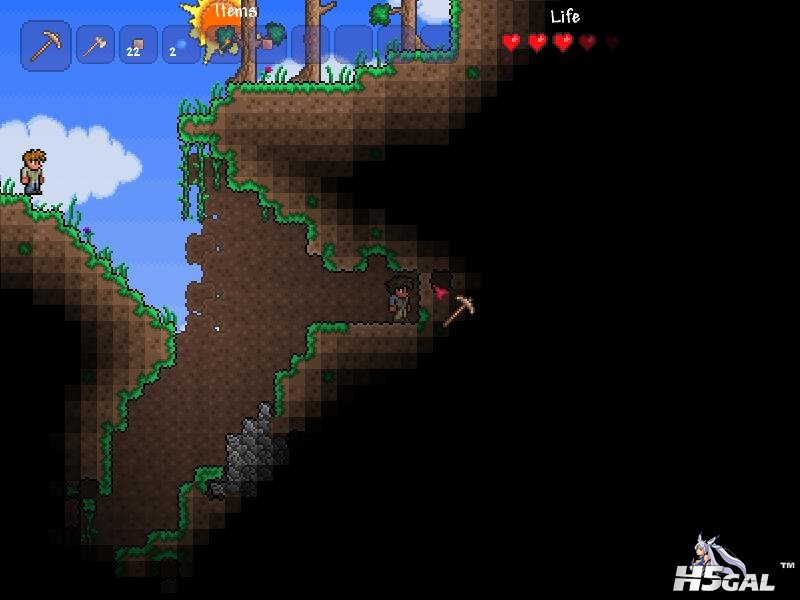Select the blue gel stack of 2

(181, 45)
